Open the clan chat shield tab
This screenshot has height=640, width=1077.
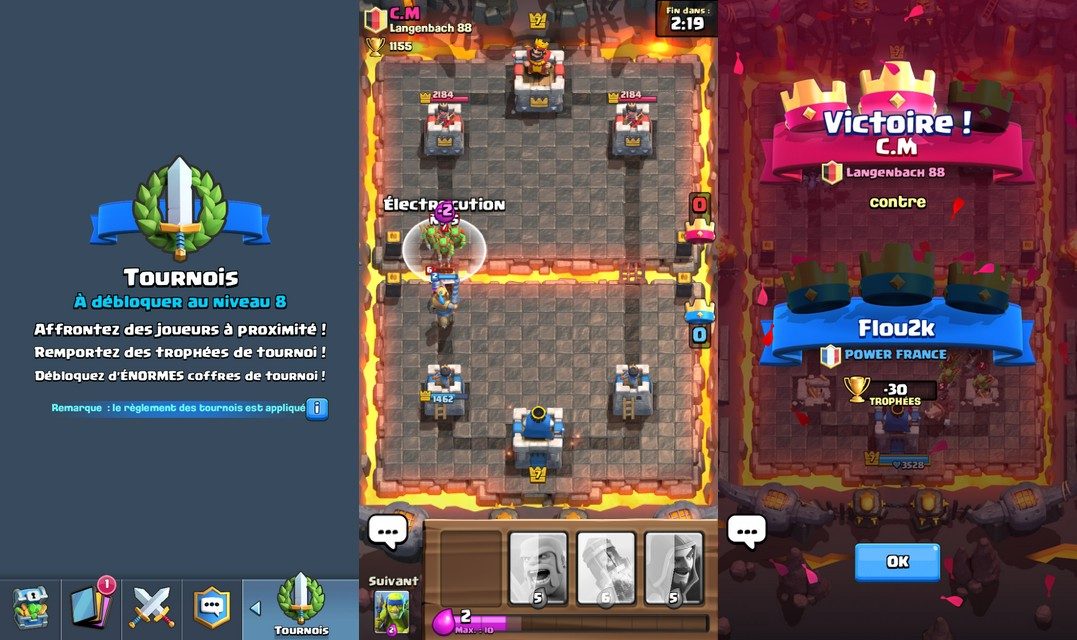coord(211,606)
